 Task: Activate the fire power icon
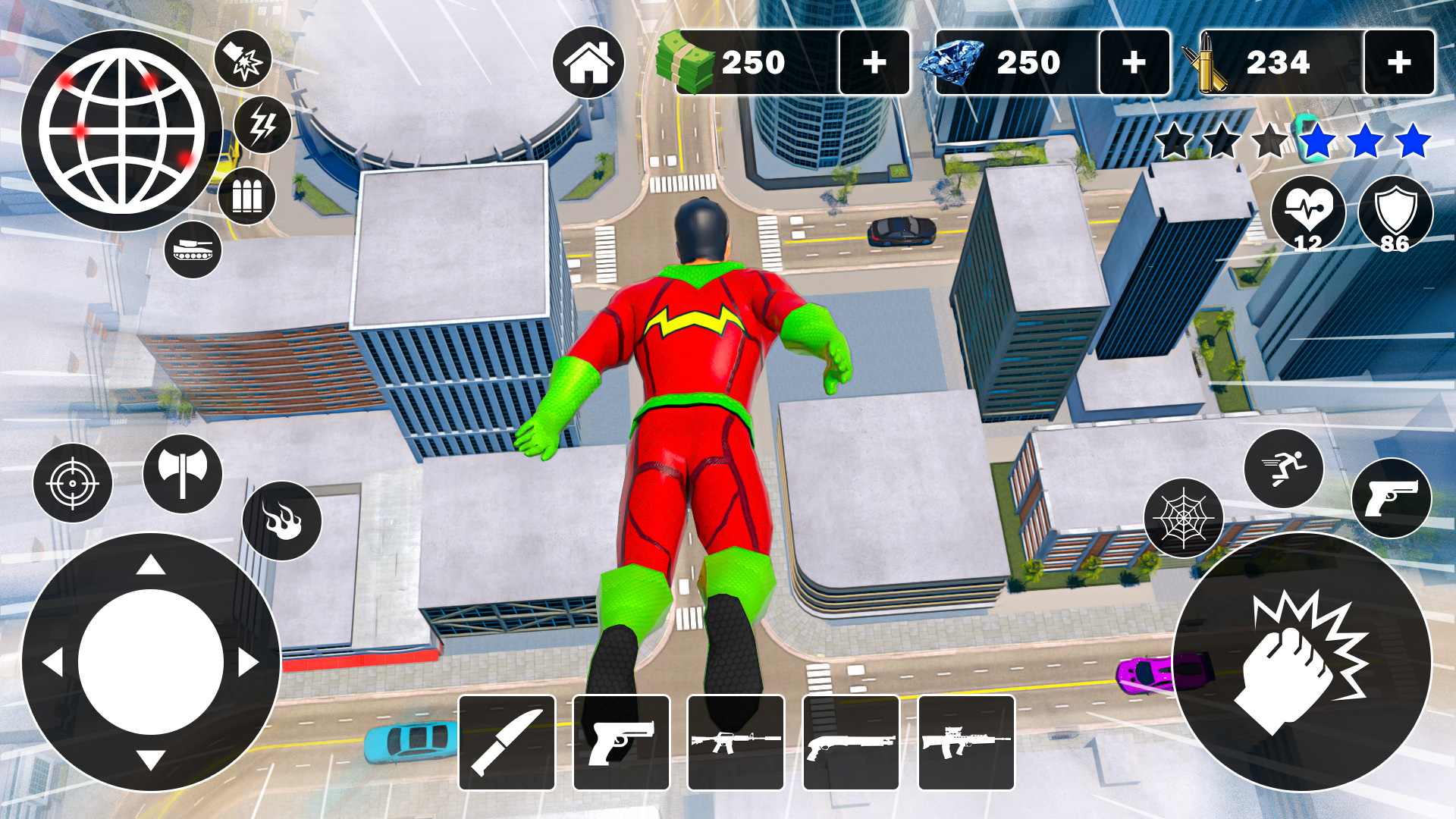pos(281,519)
